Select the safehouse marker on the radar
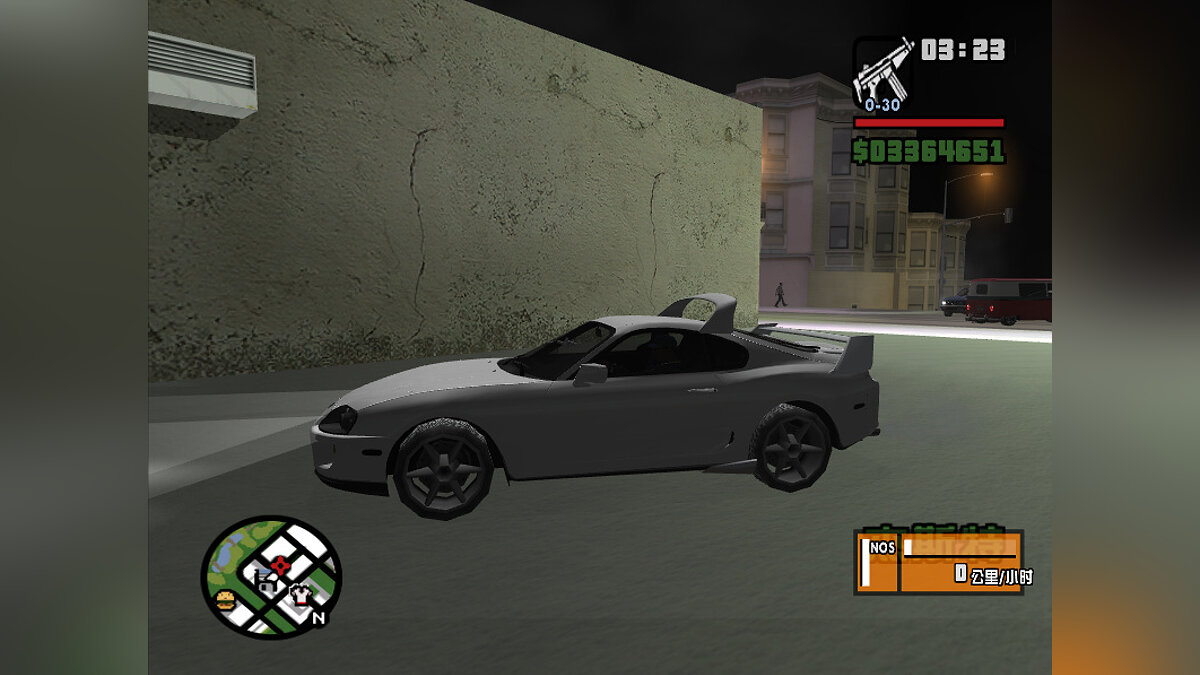The width and height of the screenshot is (1200, 675). pyautogui.click(x=265, y=583)
